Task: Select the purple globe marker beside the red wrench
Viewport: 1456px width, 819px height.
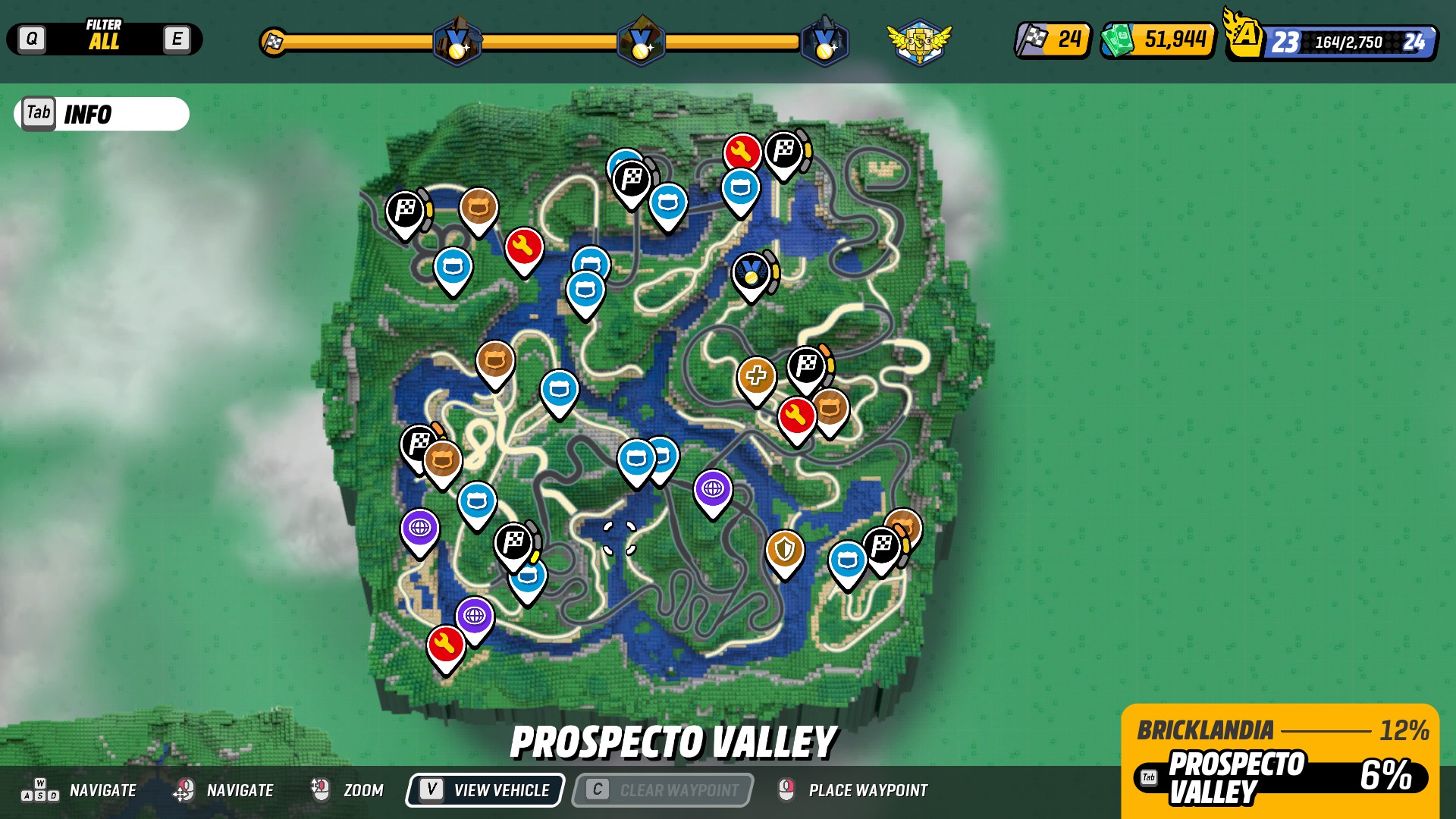Action: click(x=475, y=616)
